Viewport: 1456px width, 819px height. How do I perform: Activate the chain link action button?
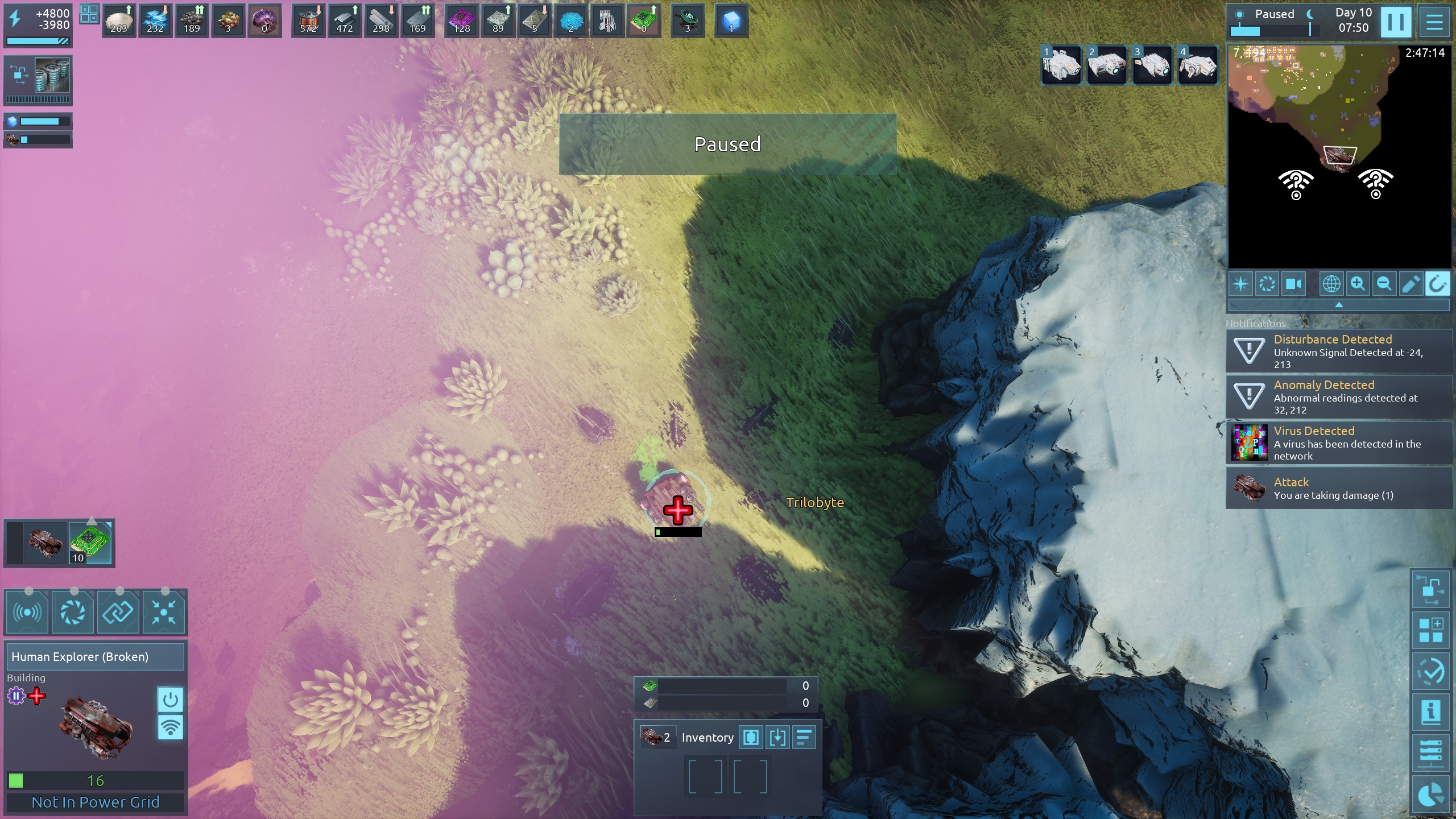pyautogui.click(x=118, y=613)
